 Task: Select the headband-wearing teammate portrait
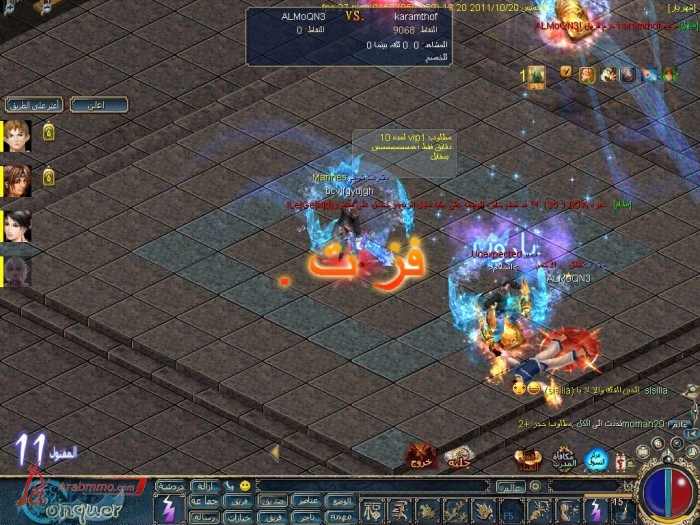coord(18,180)
